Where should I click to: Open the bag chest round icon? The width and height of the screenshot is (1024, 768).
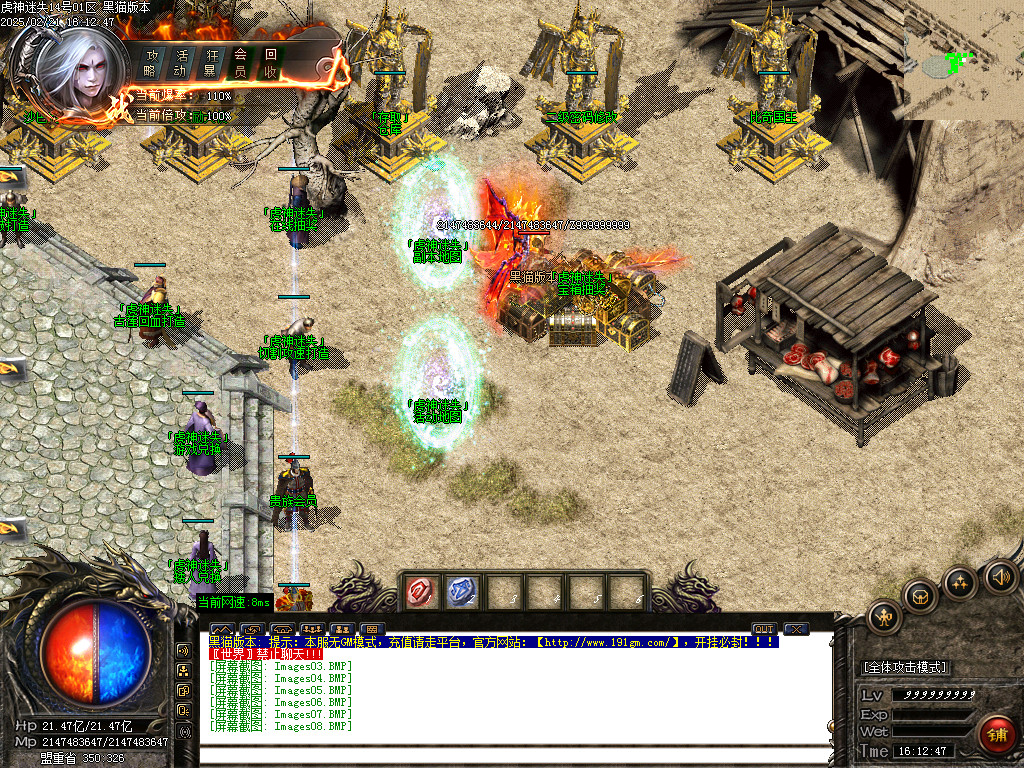pyautogui.click(x=921, y=597)
